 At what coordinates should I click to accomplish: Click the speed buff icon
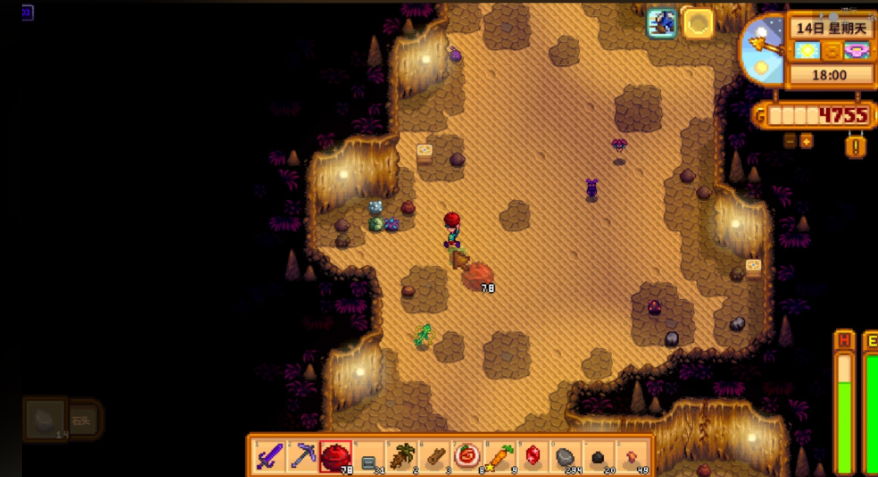coord(662,22)
